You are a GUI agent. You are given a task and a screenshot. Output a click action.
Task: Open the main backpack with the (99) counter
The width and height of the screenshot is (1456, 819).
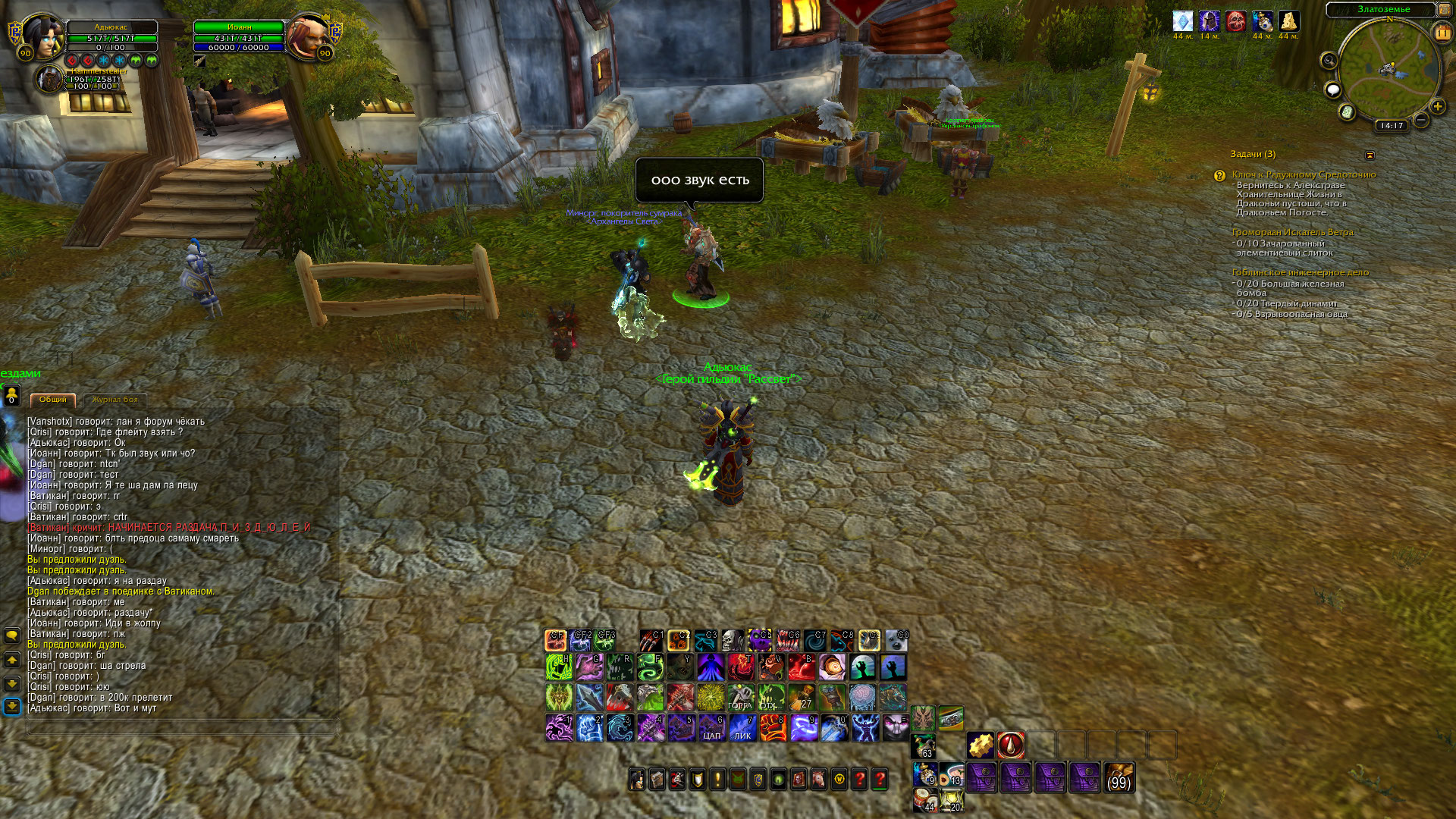tap(1119, 778)
